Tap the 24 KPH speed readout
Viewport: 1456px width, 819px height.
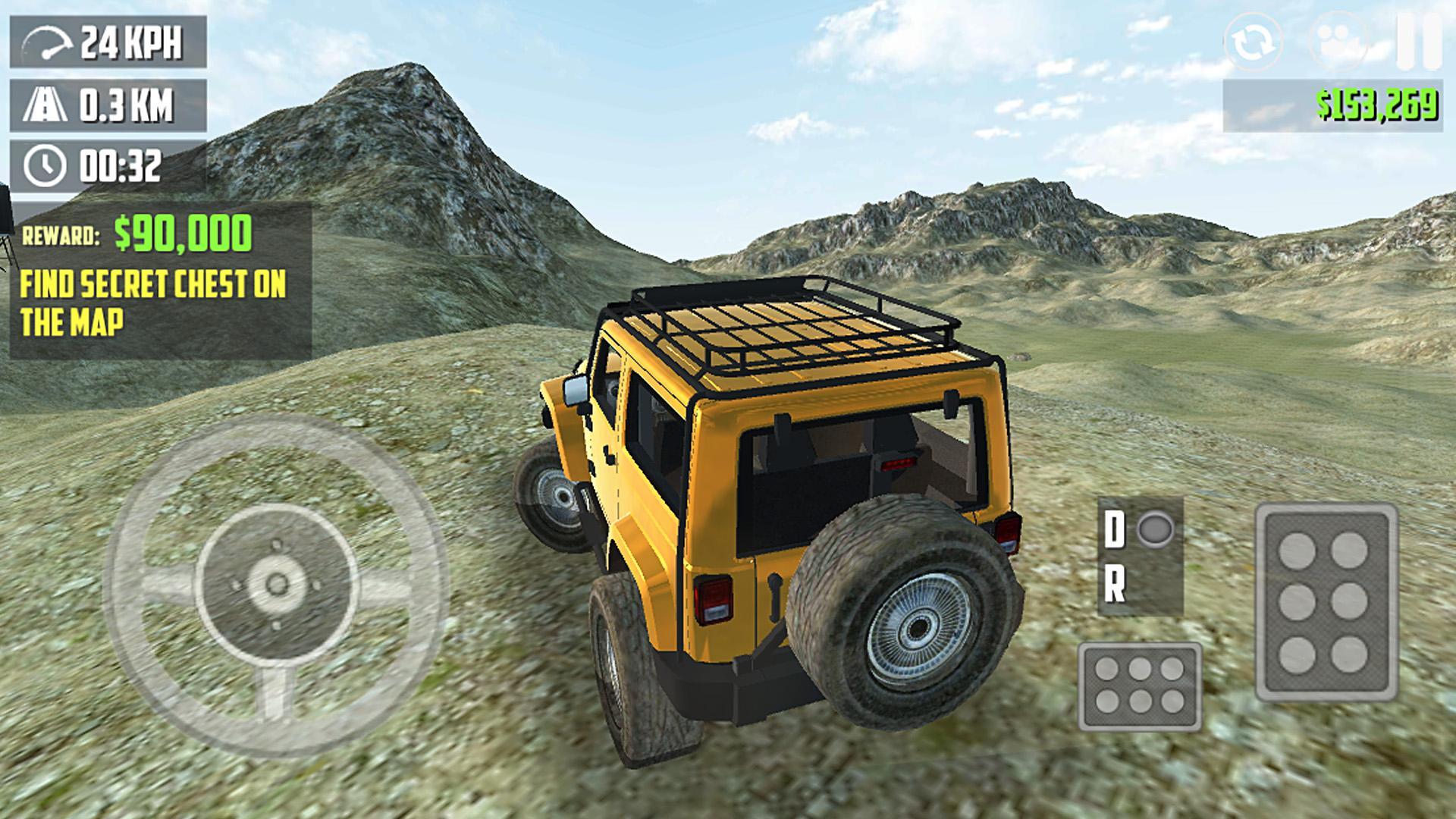click(131, 40)
